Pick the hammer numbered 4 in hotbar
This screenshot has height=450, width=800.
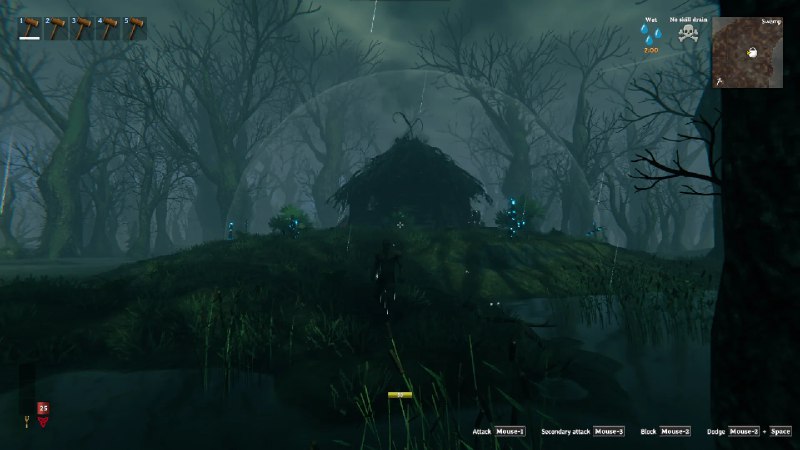[109, 27]
